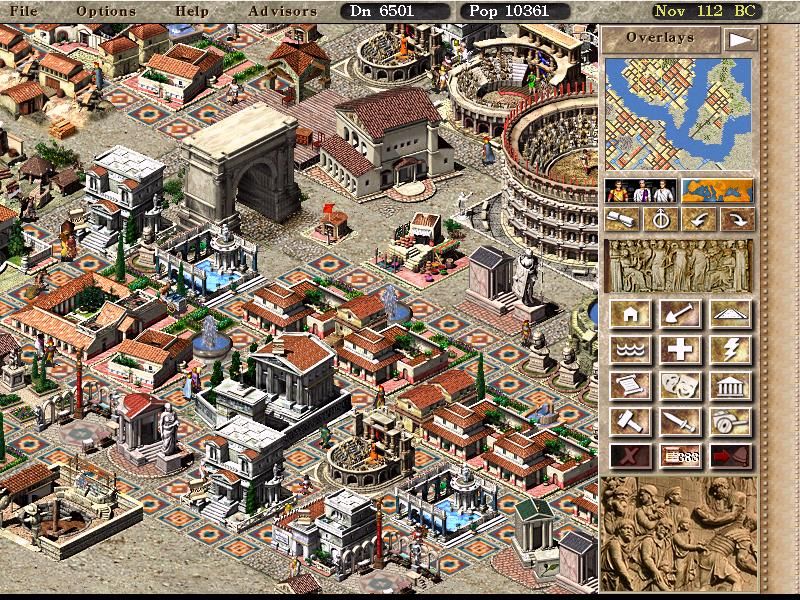This screenshot has height=600, width=800.
Task: Open the water structures build menu
Action: coord(631,350)
